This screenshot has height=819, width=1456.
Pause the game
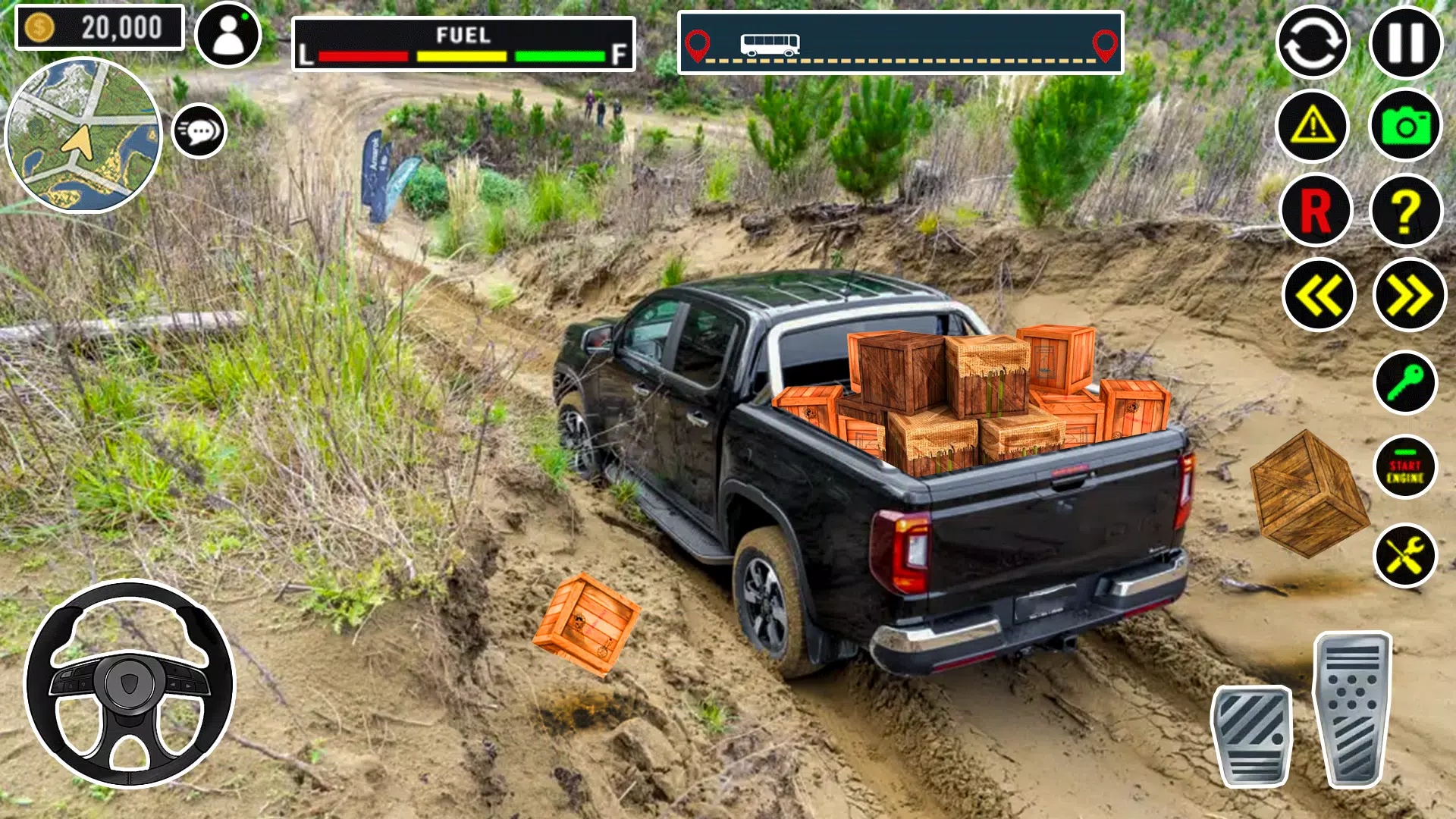1406,42
